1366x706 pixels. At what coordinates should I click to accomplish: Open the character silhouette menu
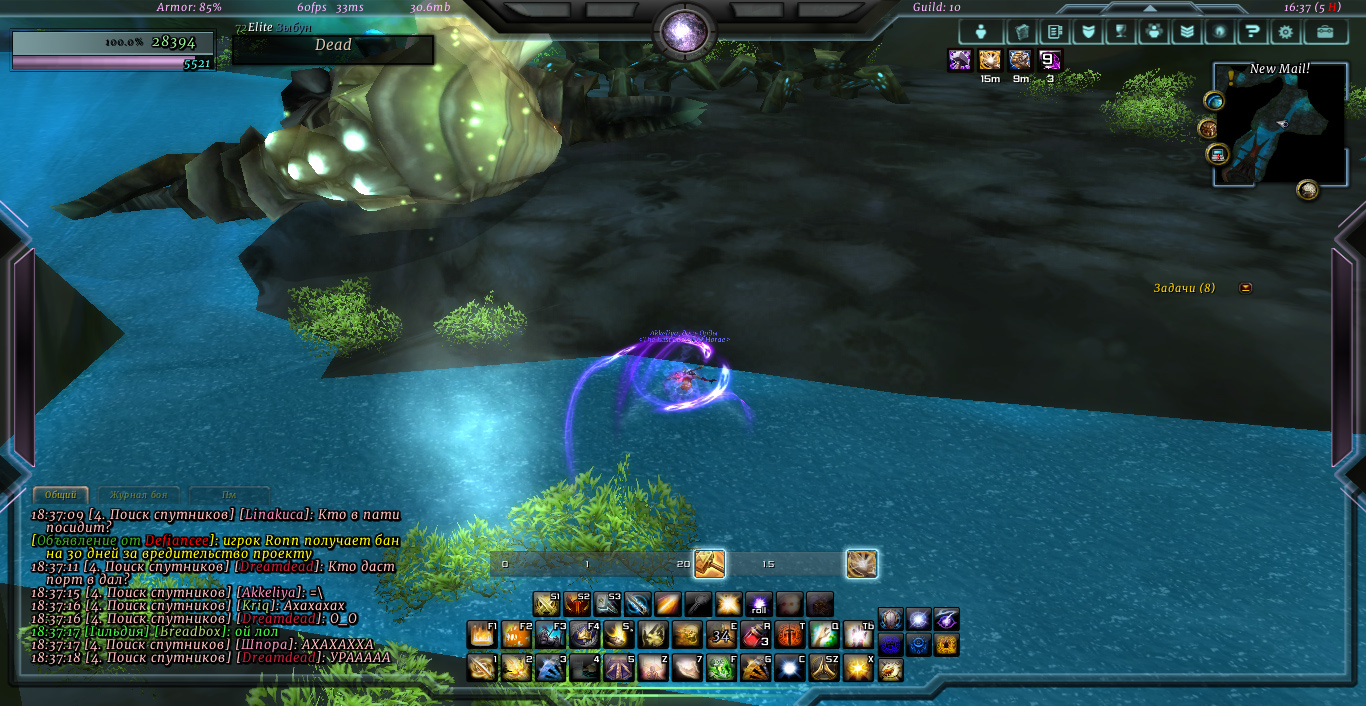[981, 32]
